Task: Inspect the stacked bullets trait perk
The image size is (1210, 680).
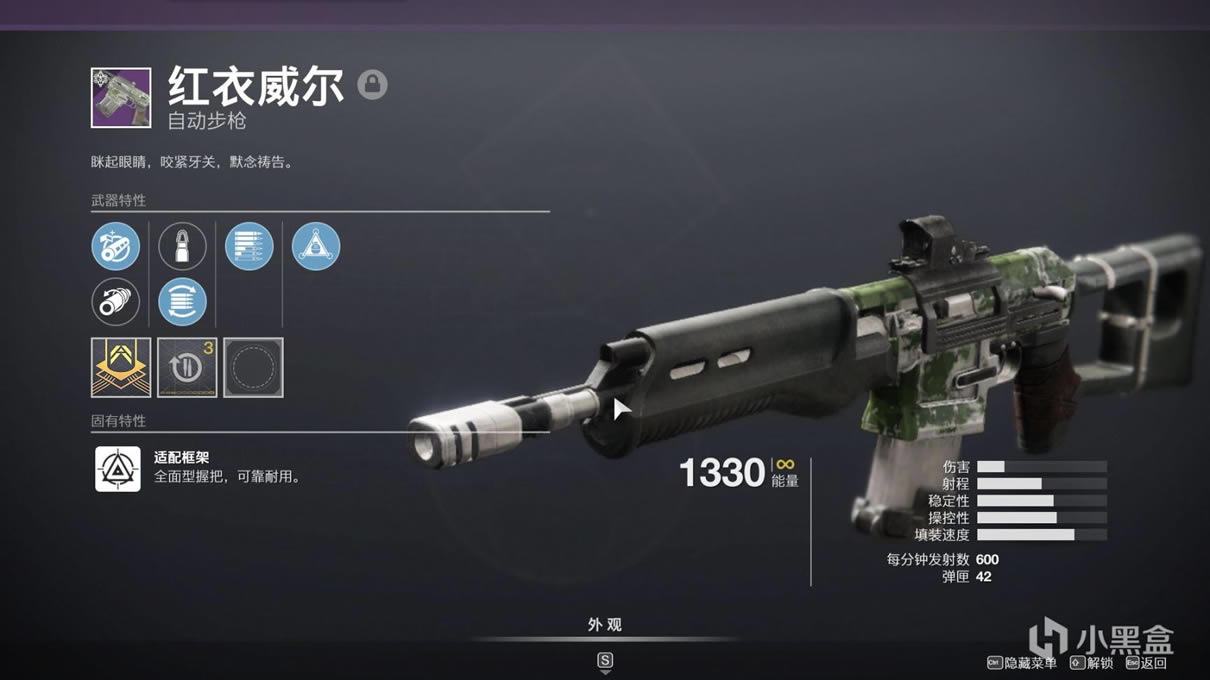Action: [x=249, y=247]
